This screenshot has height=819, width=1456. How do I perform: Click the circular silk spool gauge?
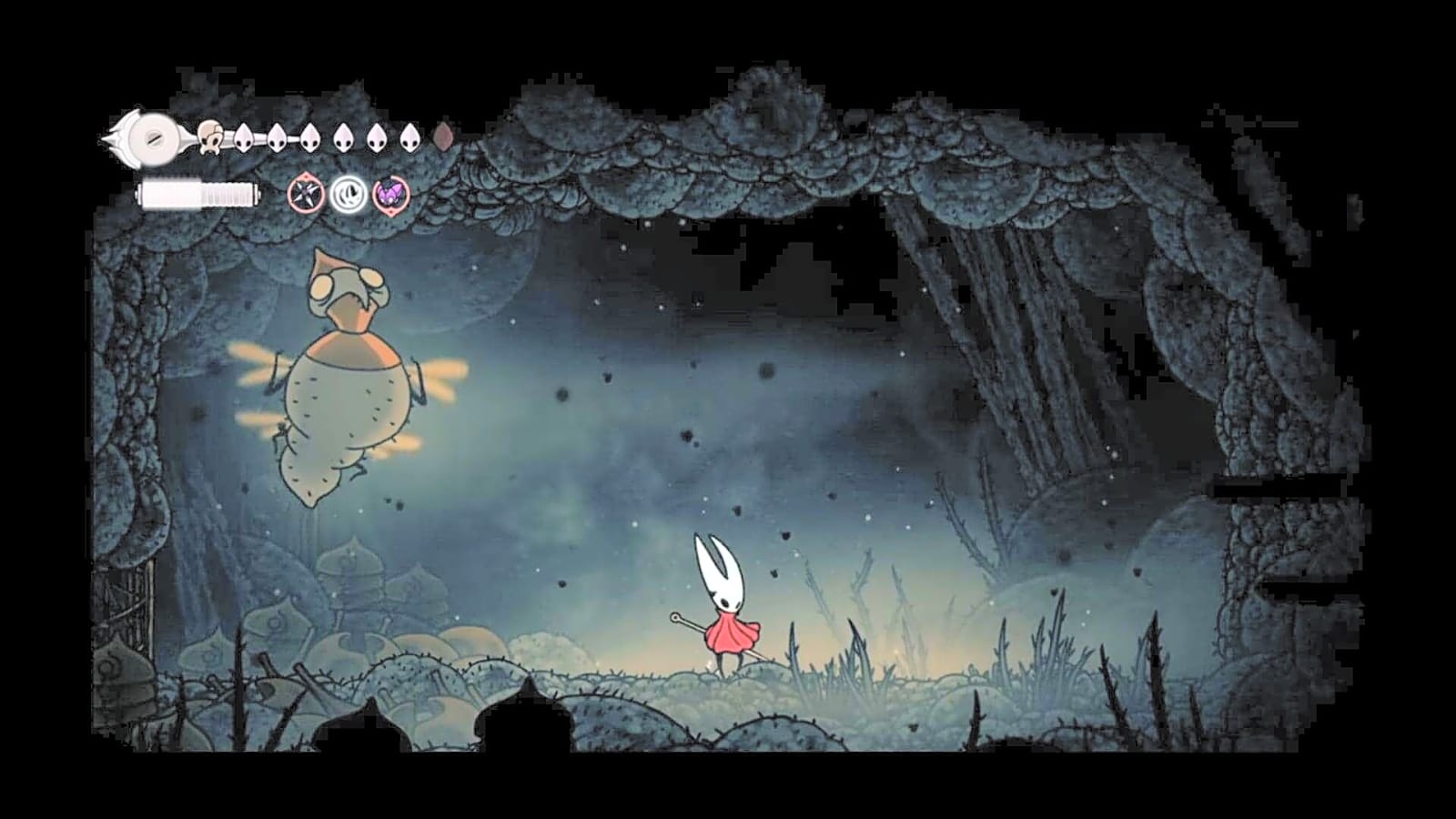pos(153,136)
